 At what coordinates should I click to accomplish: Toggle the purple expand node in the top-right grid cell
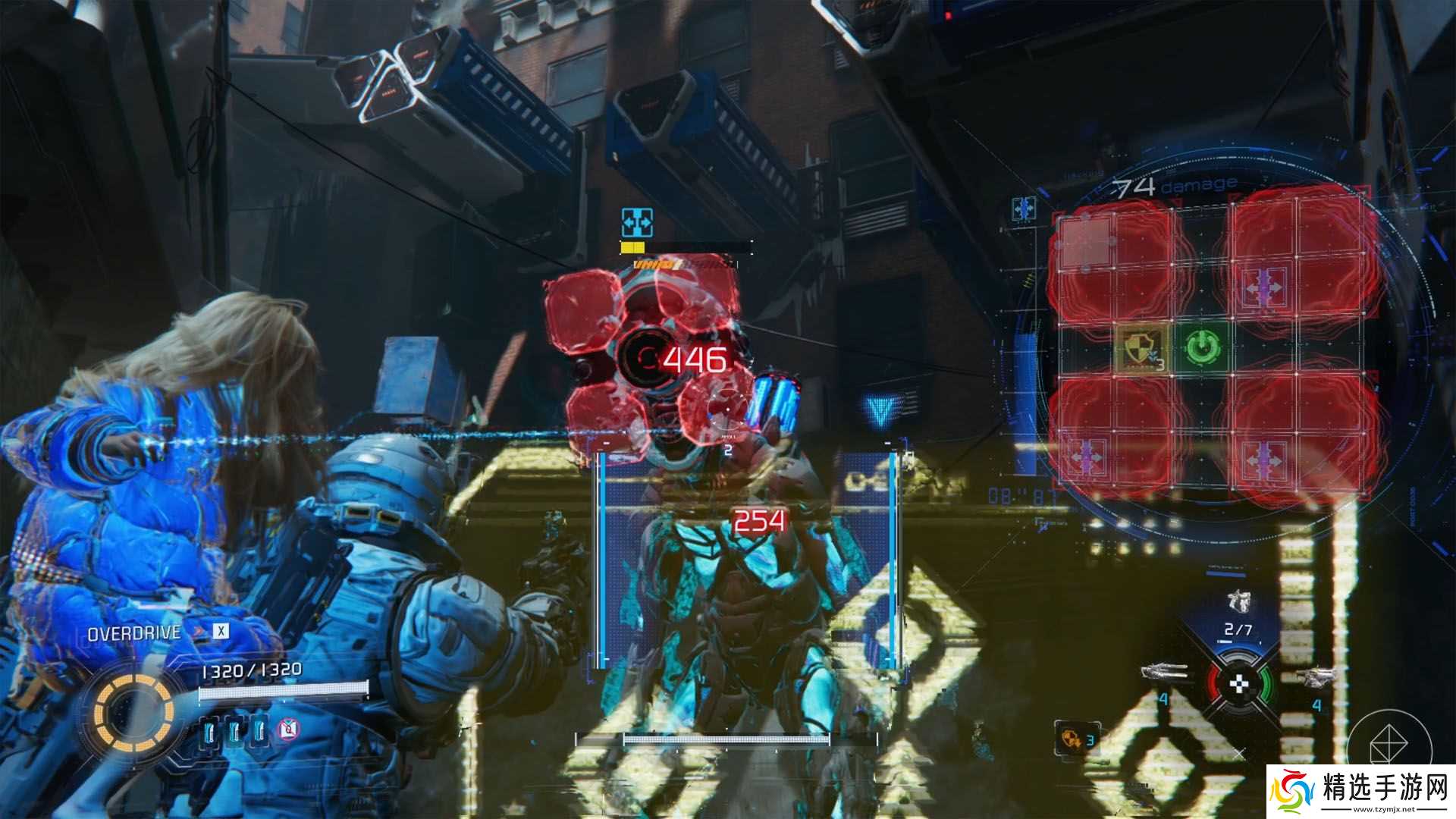click(x=1263, y=287)
